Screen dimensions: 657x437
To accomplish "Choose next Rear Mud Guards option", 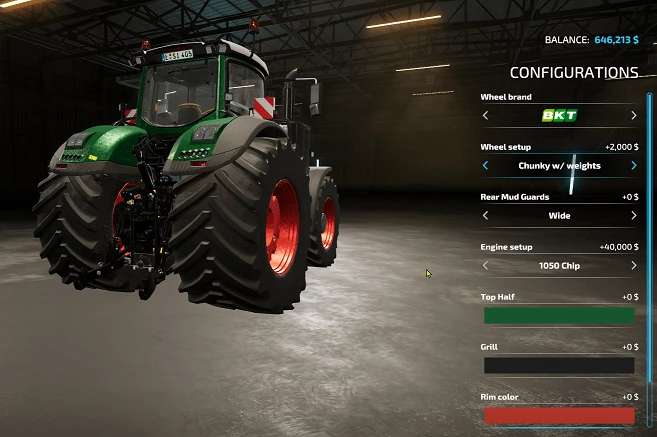I will click(633, 215).
